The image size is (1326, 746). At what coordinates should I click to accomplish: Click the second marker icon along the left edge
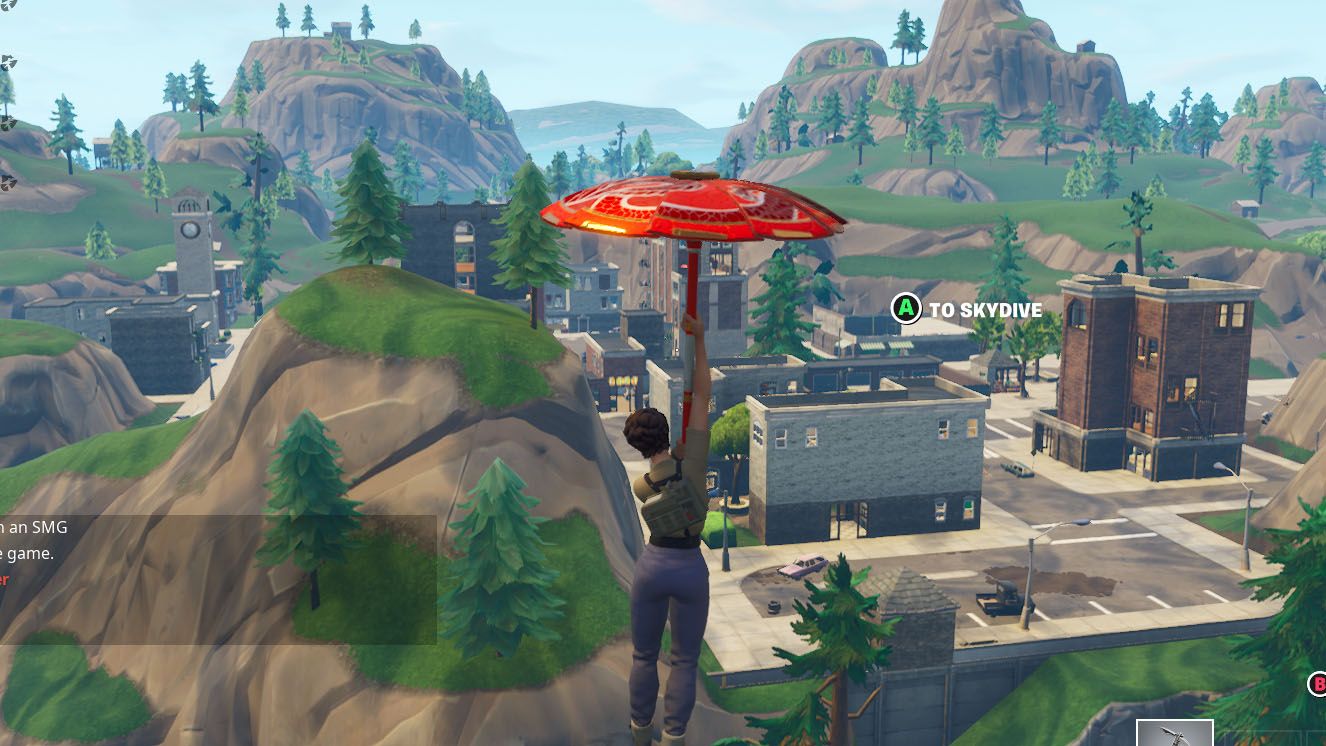point(8,62)
